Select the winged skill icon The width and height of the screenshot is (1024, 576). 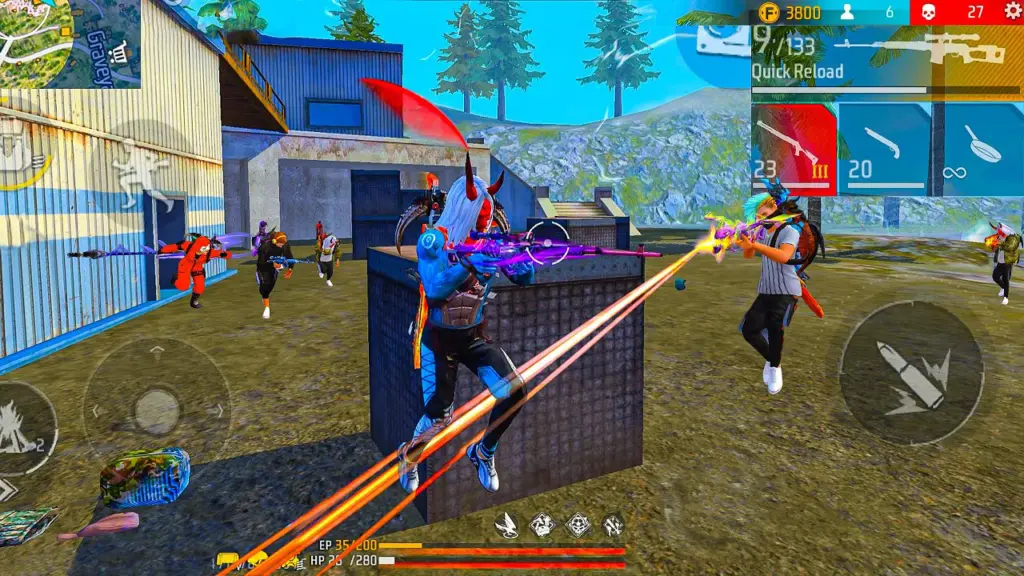[x=508, y=524]
